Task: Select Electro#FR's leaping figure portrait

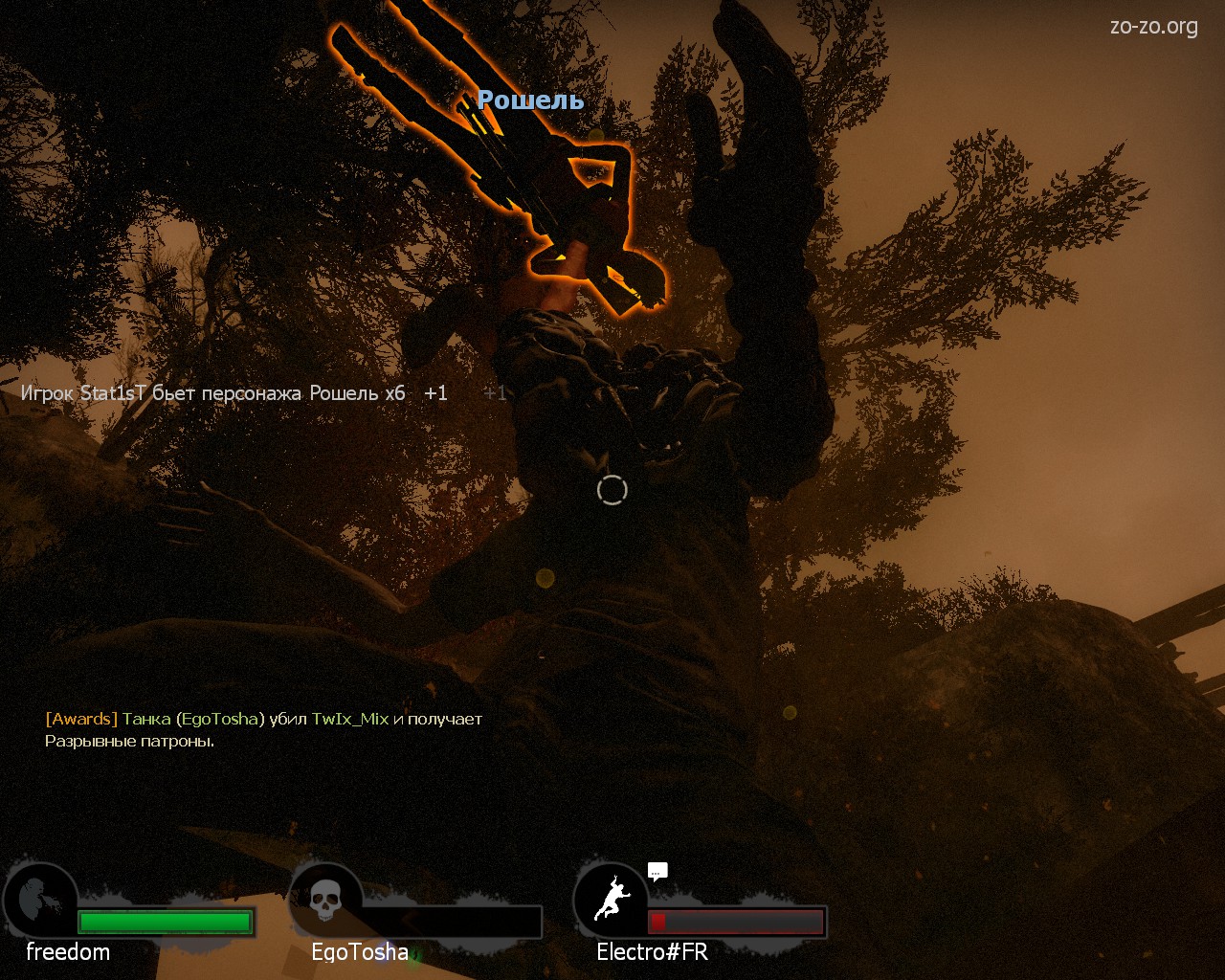Action: tap(612, 901)
